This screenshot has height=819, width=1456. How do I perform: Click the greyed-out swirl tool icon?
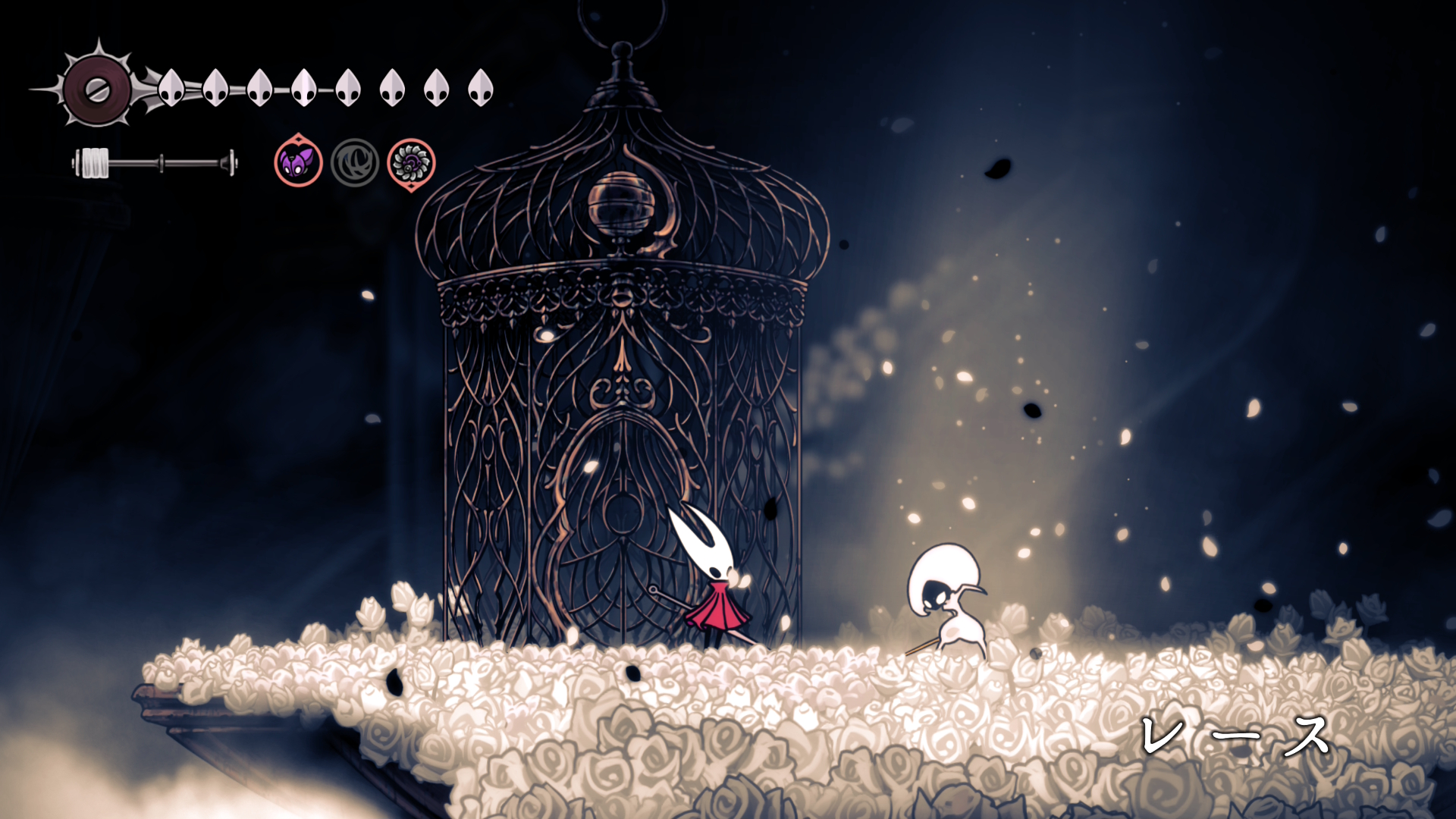(354, 162)
